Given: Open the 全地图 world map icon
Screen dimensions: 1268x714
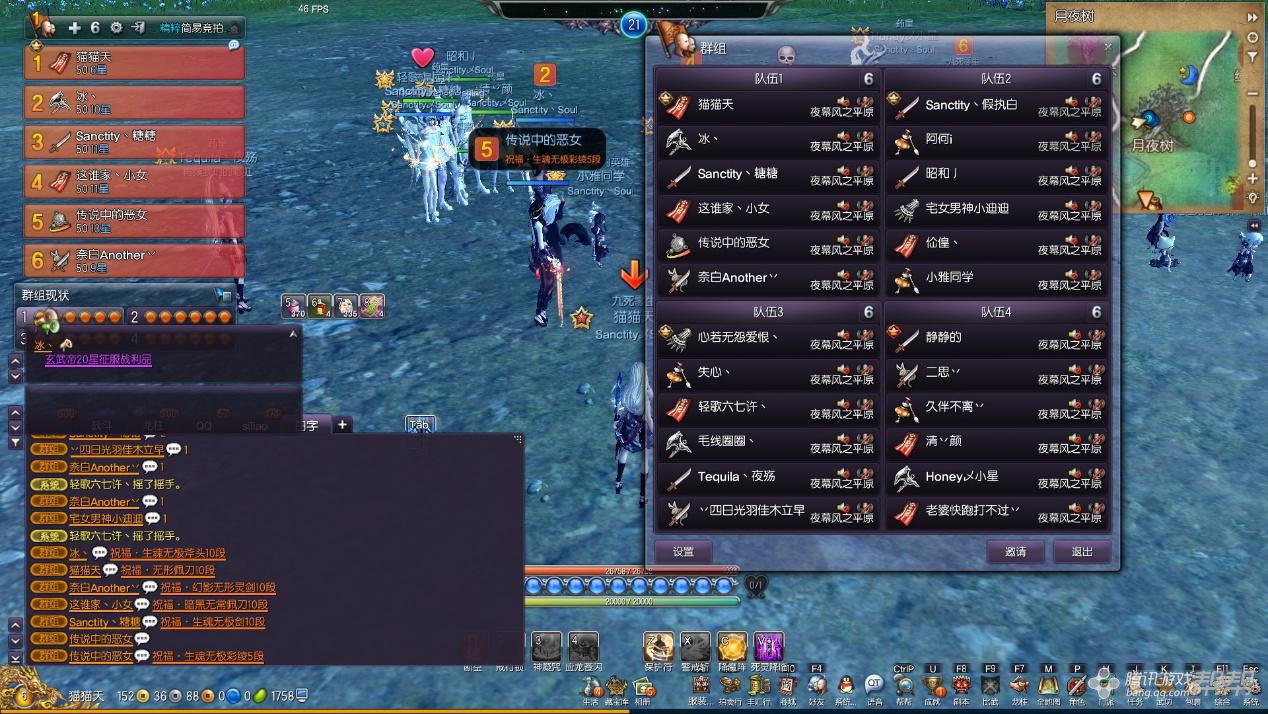Looking at the screenshot, I should (x=1048, y=686).
